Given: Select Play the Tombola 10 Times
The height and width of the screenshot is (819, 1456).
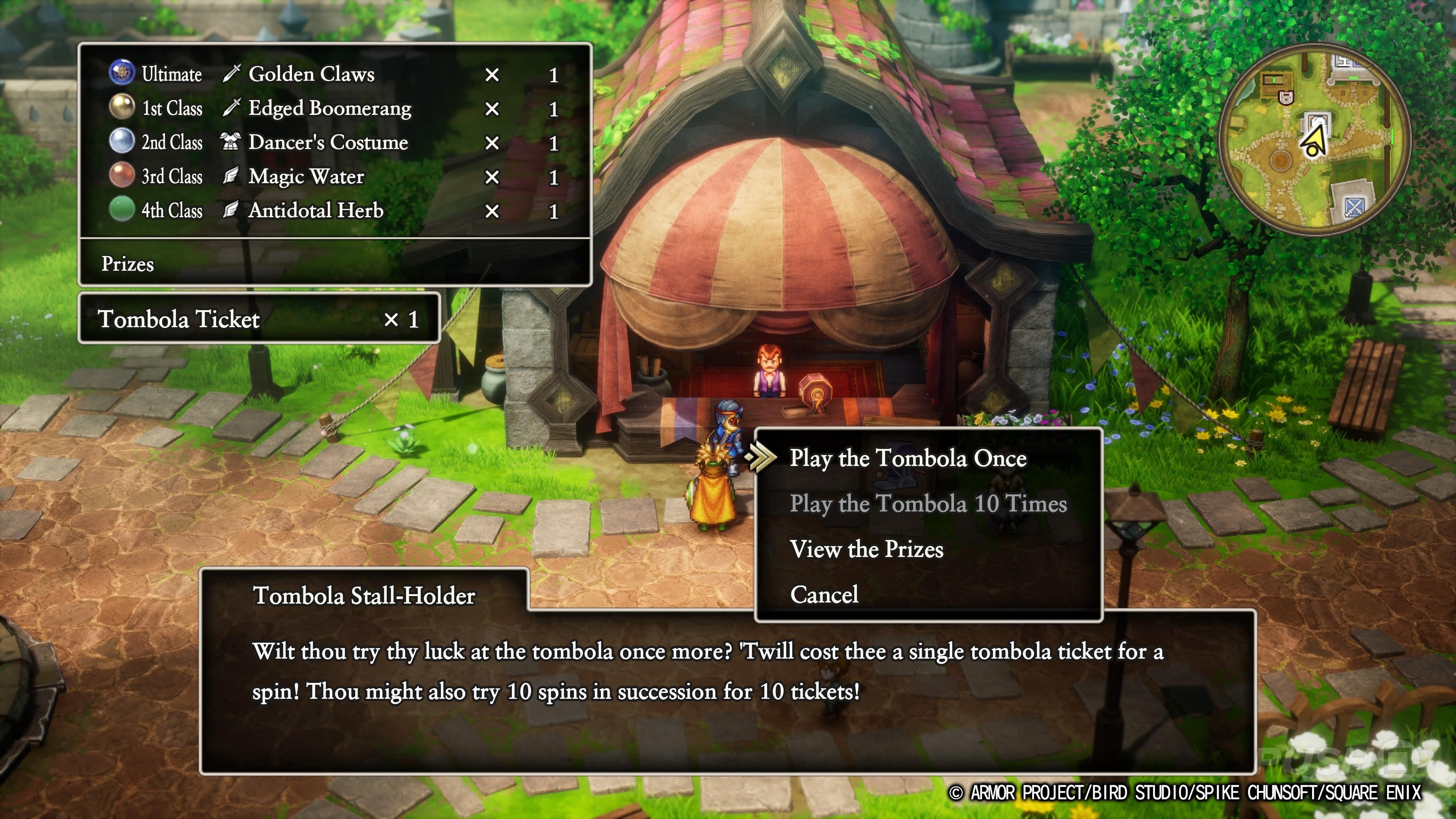Looking at the screenshot, I should [x=928, y=504].
